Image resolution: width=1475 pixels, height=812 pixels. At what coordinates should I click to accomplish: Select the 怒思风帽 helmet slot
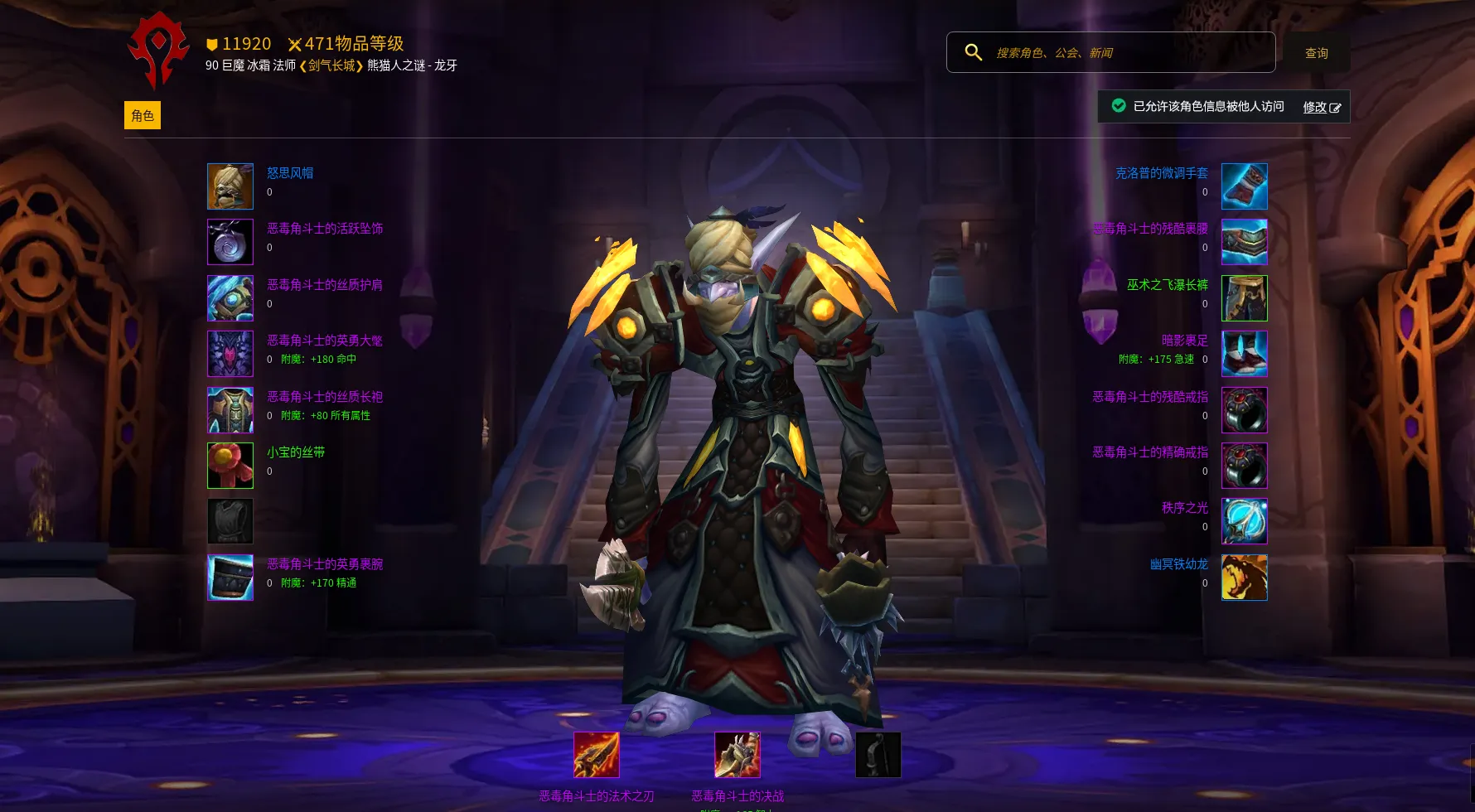pyautogui.click(x=230, y=186)
